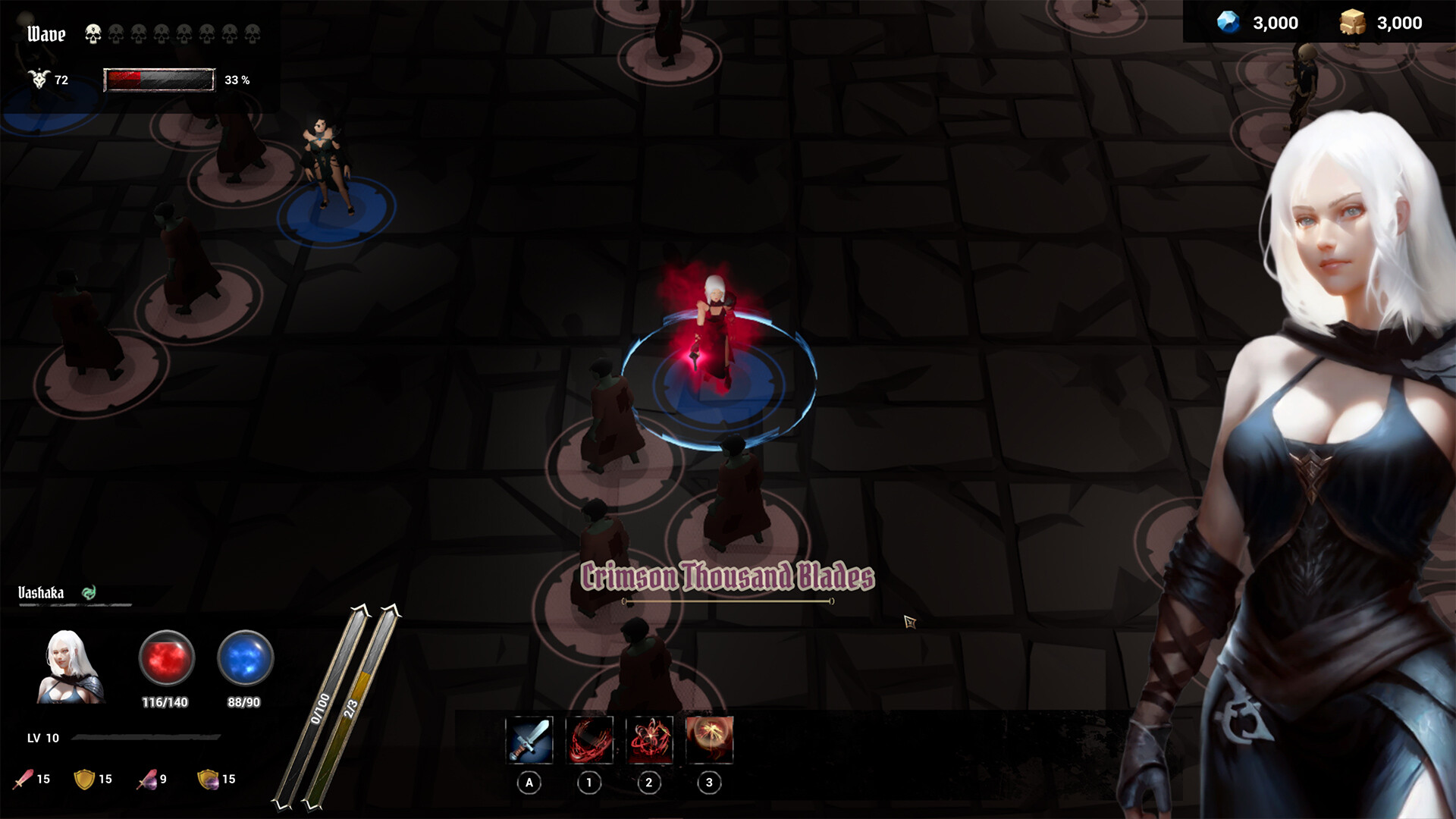1456x819 pixels.
Task: Cast the red blade storm ability slot 2
Action: pyautogui.click(x=649, y=741)
